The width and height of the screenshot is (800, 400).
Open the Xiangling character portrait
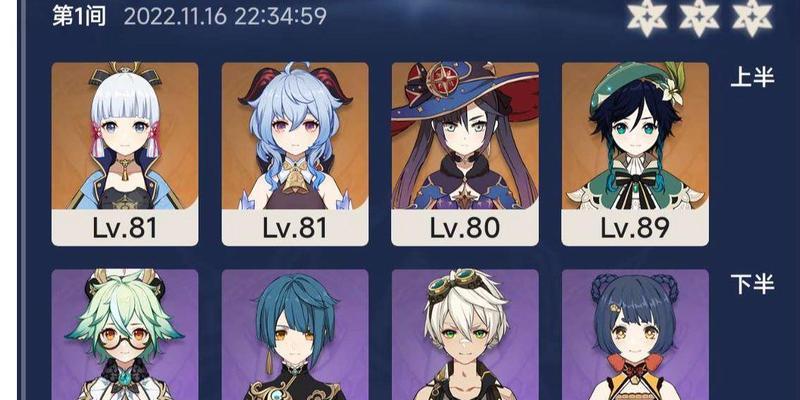(x=635, y=333)
